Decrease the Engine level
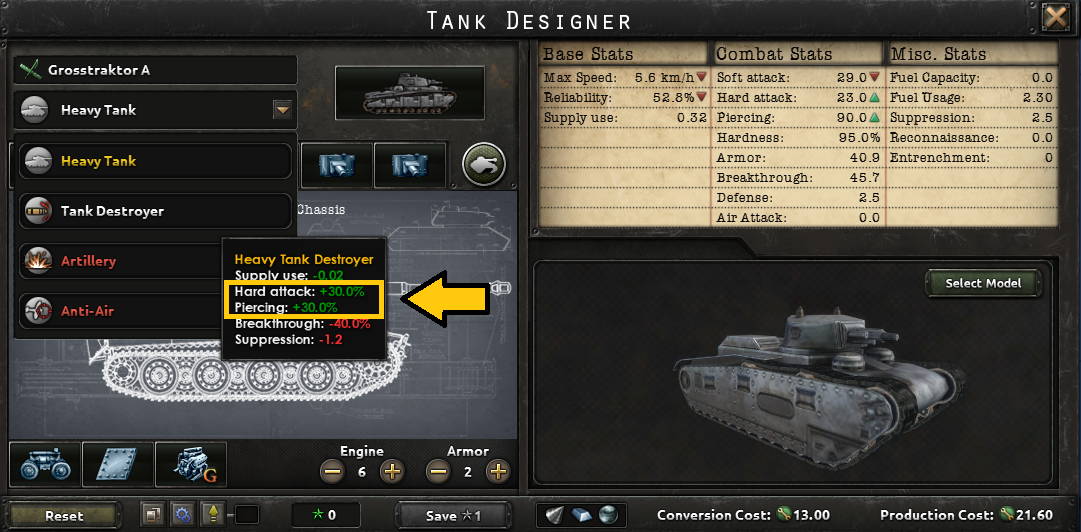This screenshot has width=1081, height=532. [330, 471]
